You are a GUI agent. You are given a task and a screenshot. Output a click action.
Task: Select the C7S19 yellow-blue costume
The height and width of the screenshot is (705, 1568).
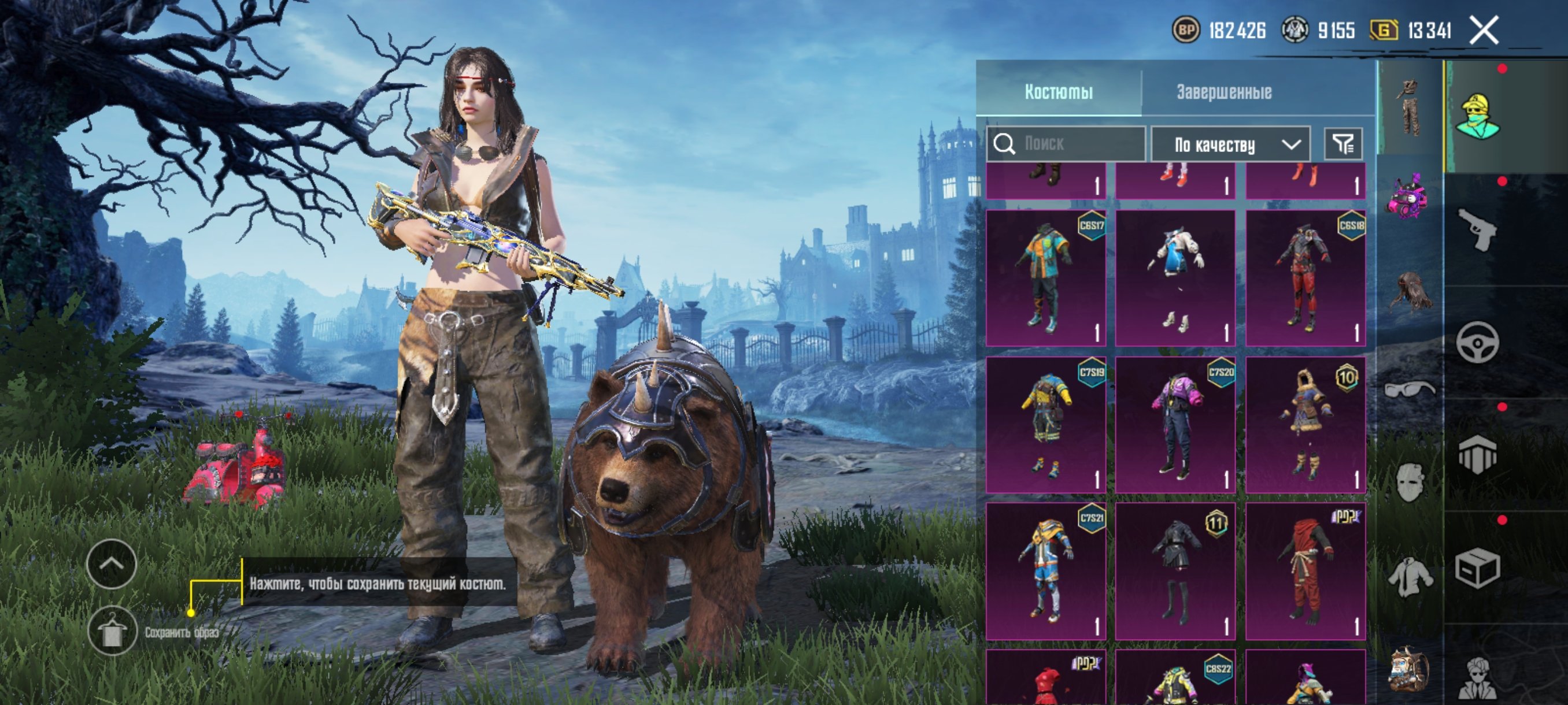click(x=1046, y=425)
